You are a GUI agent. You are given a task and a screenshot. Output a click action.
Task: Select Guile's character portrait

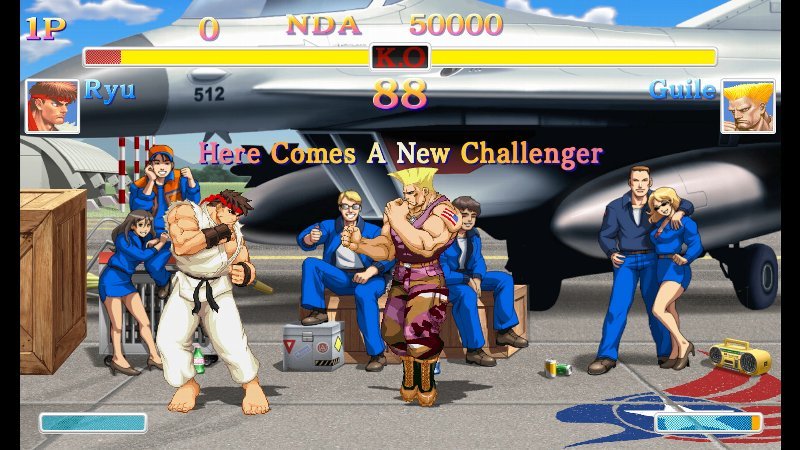(x=747, y=107)
